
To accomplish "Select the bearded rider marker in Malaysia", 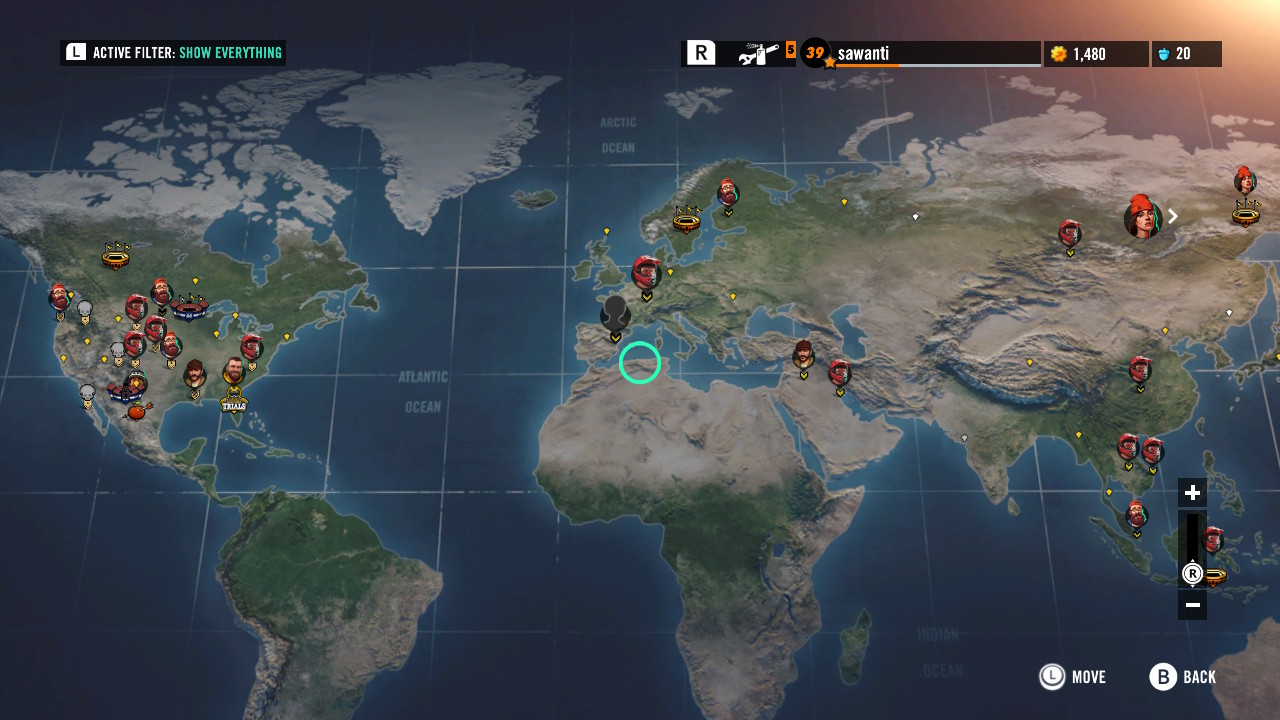I will [1136, 516].
